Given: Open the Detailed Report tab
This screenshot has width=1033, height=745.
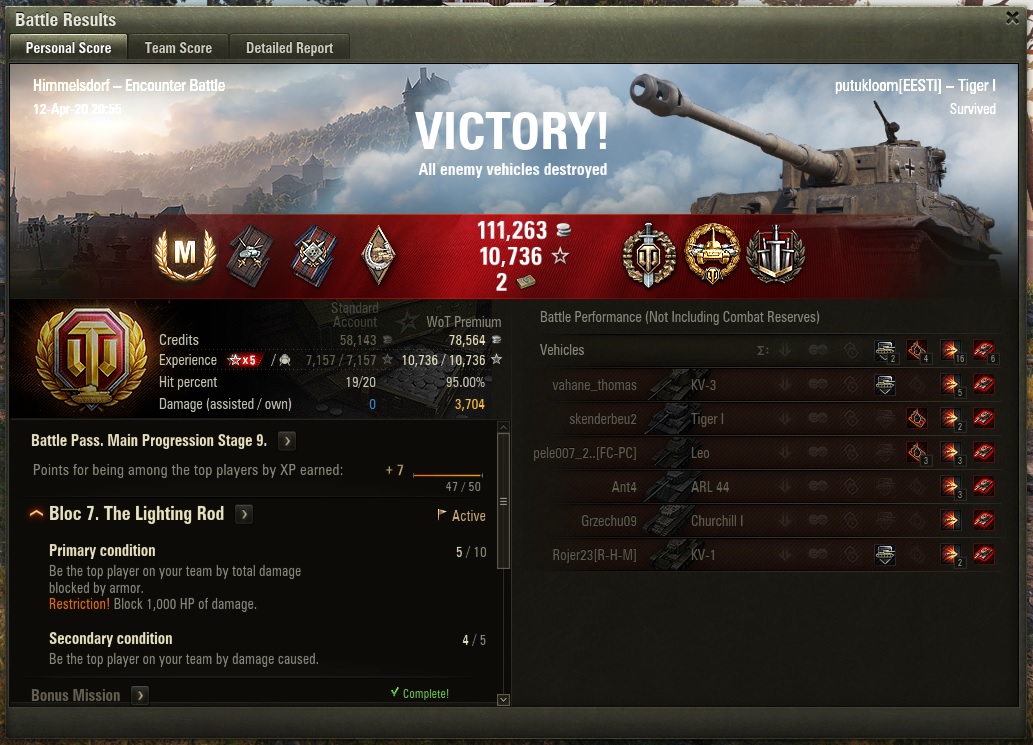Looking at the screenshot, I should click(x=289, y=47).
